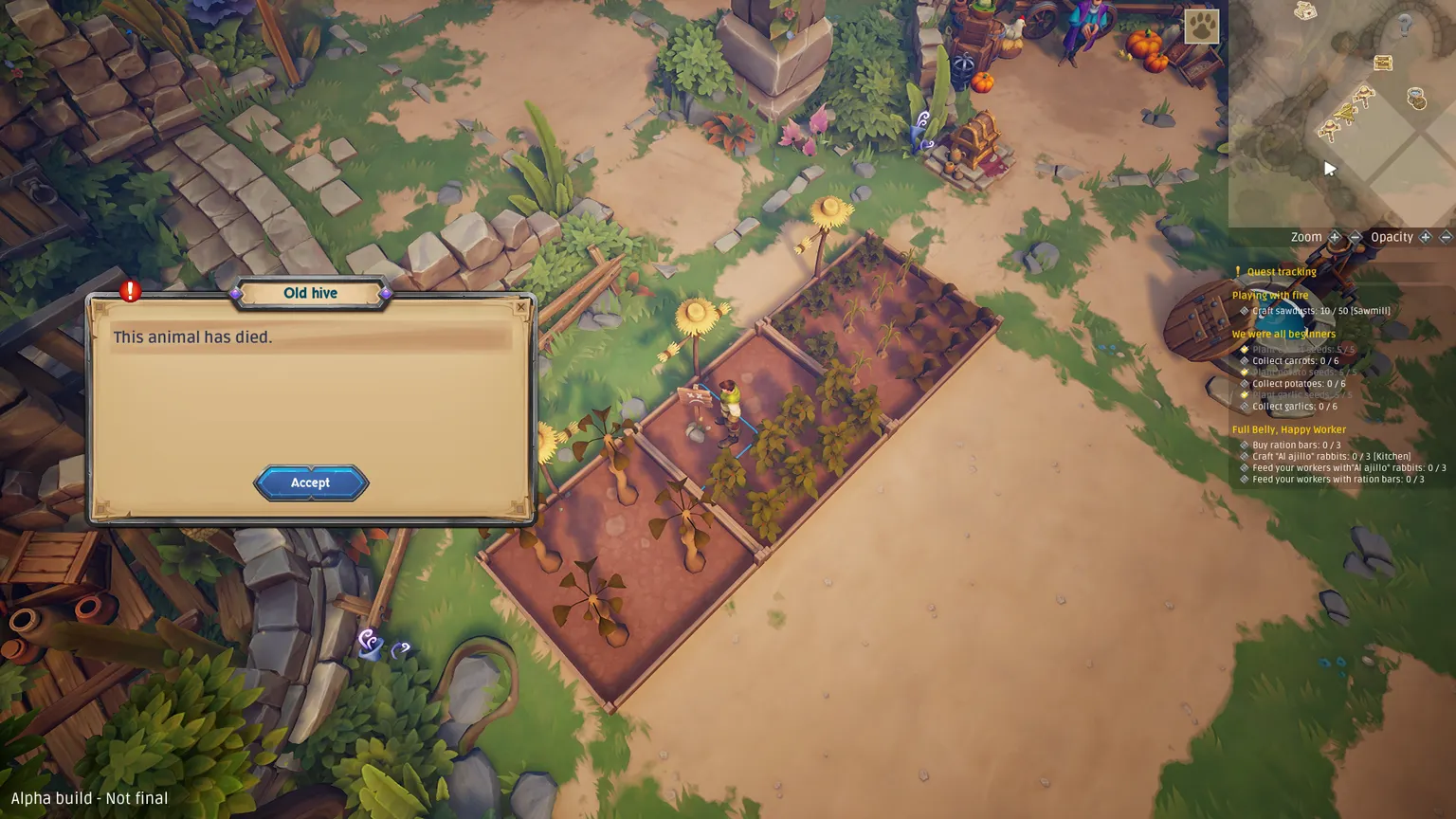The width and height of the screenshot is (1456, 819).
Task: Collapse the We were all beginners quest section
Action: point(1283,334)
